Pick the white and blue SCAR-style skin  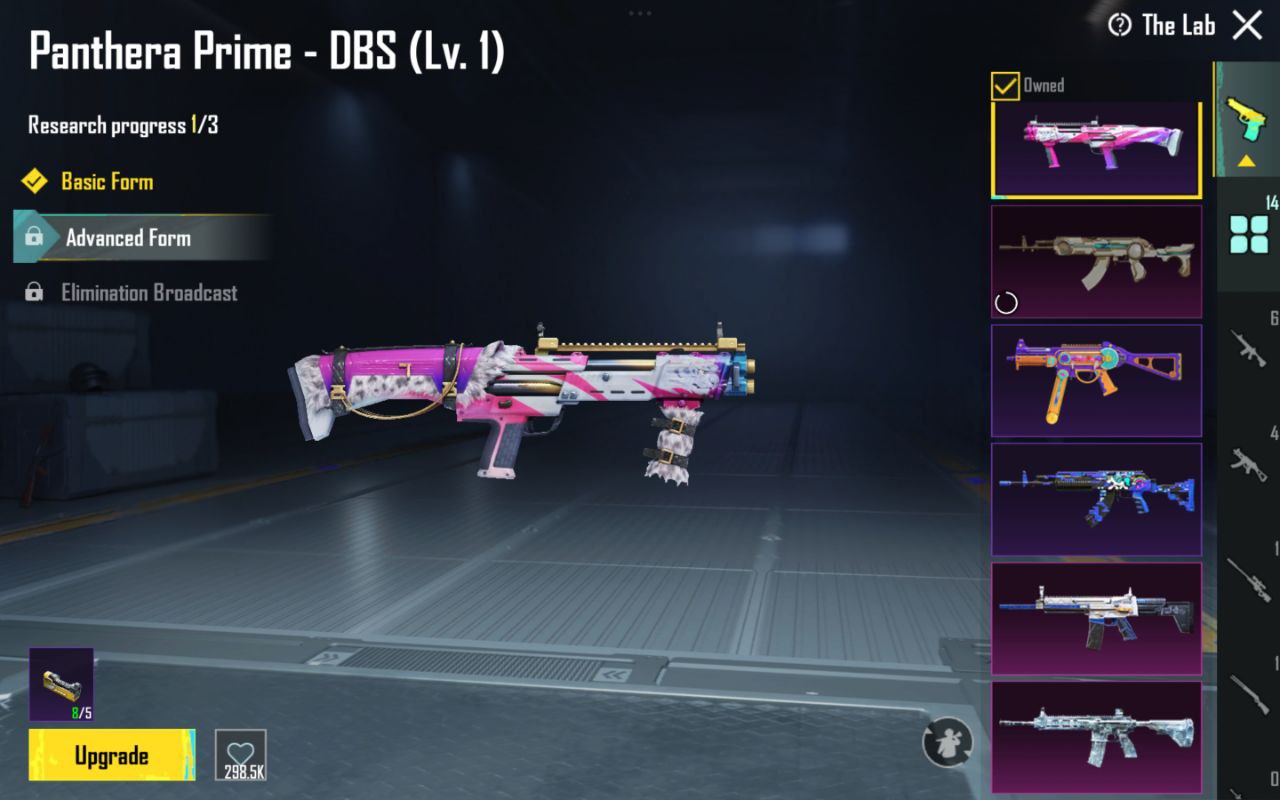click(x=1096, y=618)
